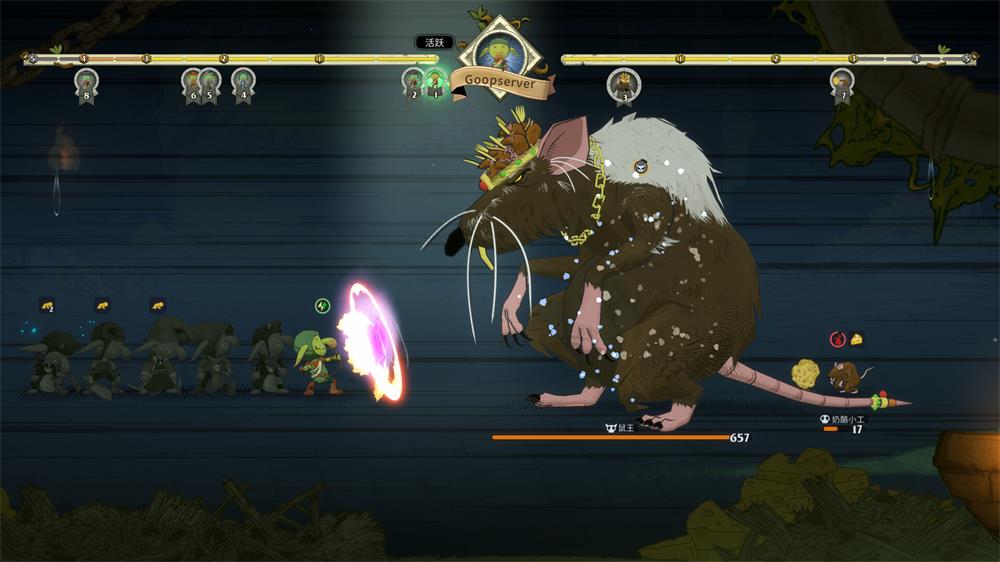Viewport: 1000px width, 562px height.
Task: Choose the turn order token numbered 2
Action: [x=413, y=82]
